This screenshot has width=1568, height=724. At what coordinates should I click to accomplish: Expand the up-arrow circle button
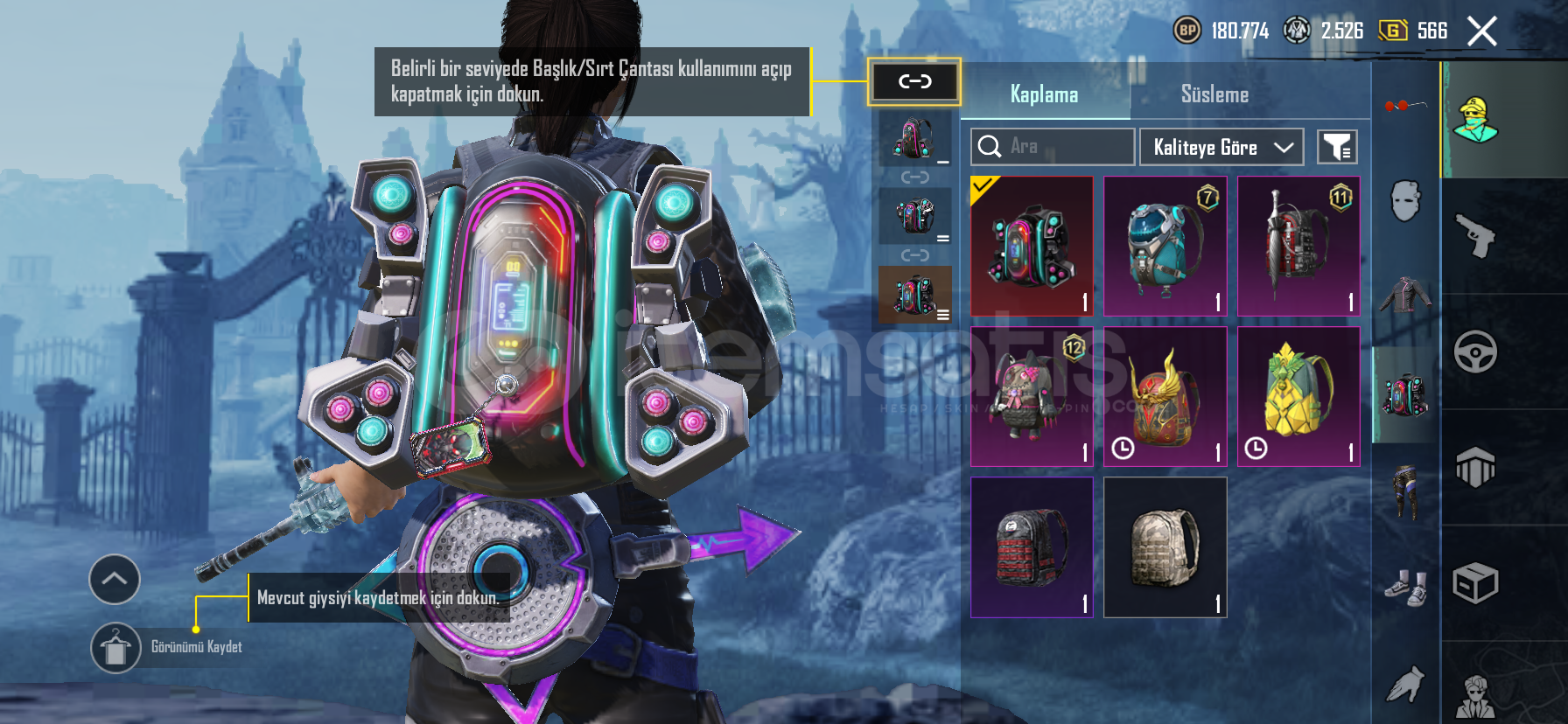(x=115, y=579)
